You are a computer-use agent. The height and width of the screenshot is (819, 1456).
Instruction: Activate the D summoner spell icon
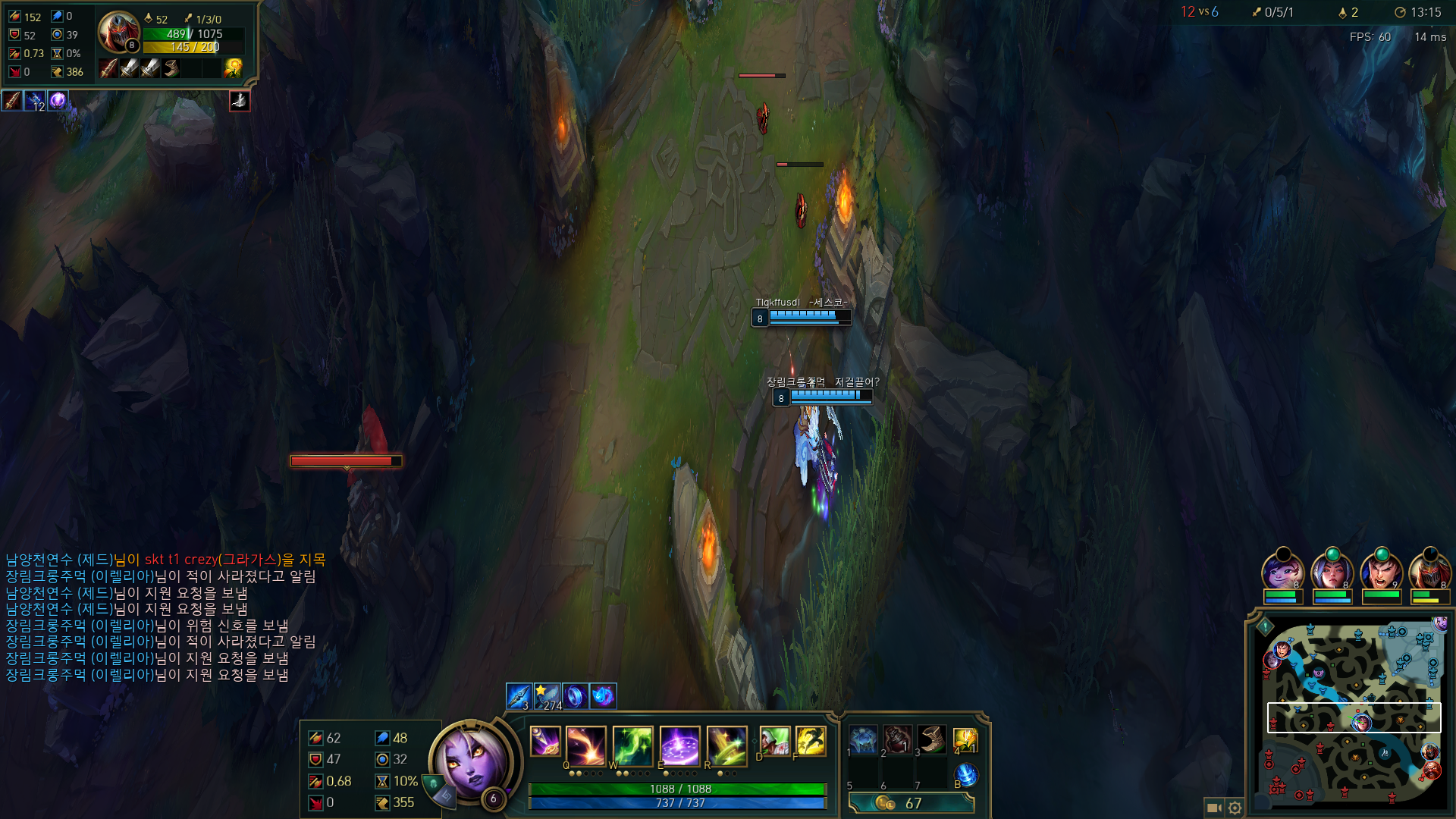pos(774,740)
